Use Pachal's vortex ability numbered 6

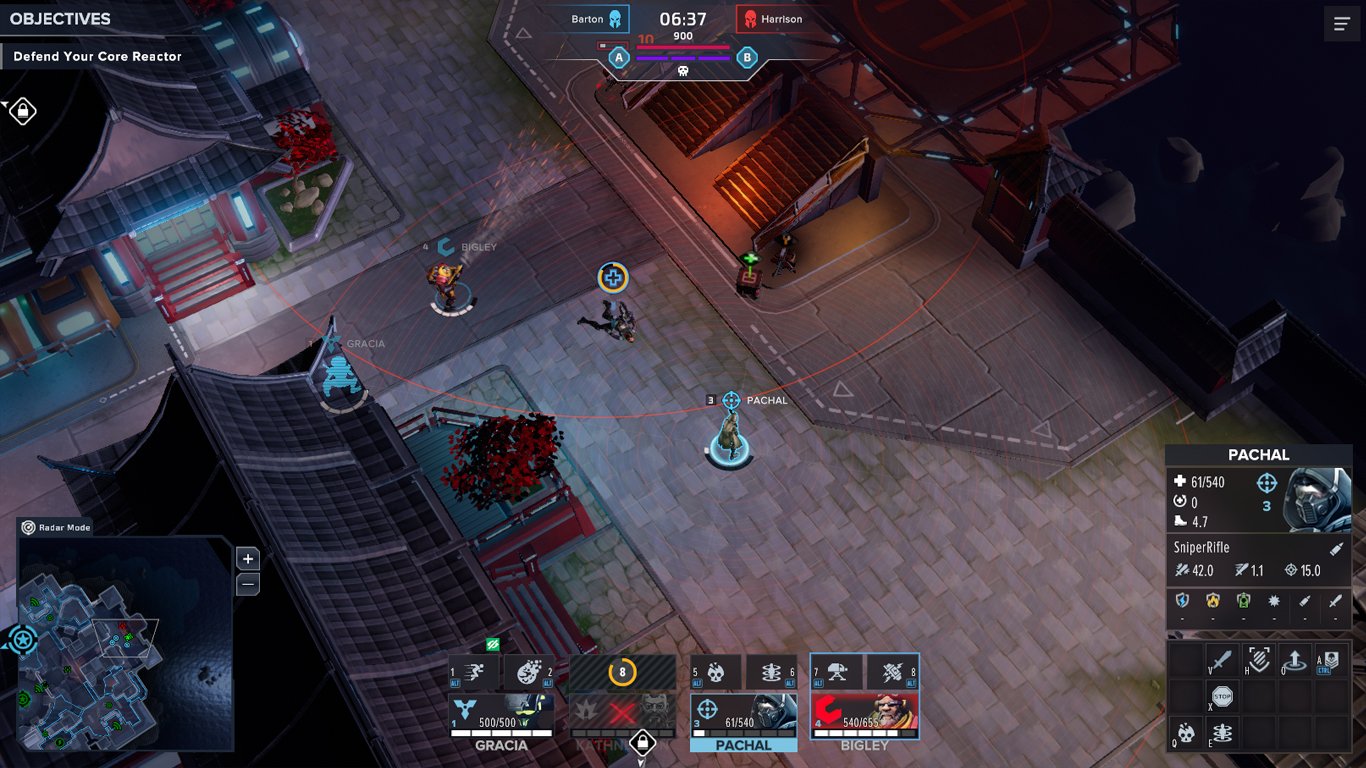click(770, 673)
